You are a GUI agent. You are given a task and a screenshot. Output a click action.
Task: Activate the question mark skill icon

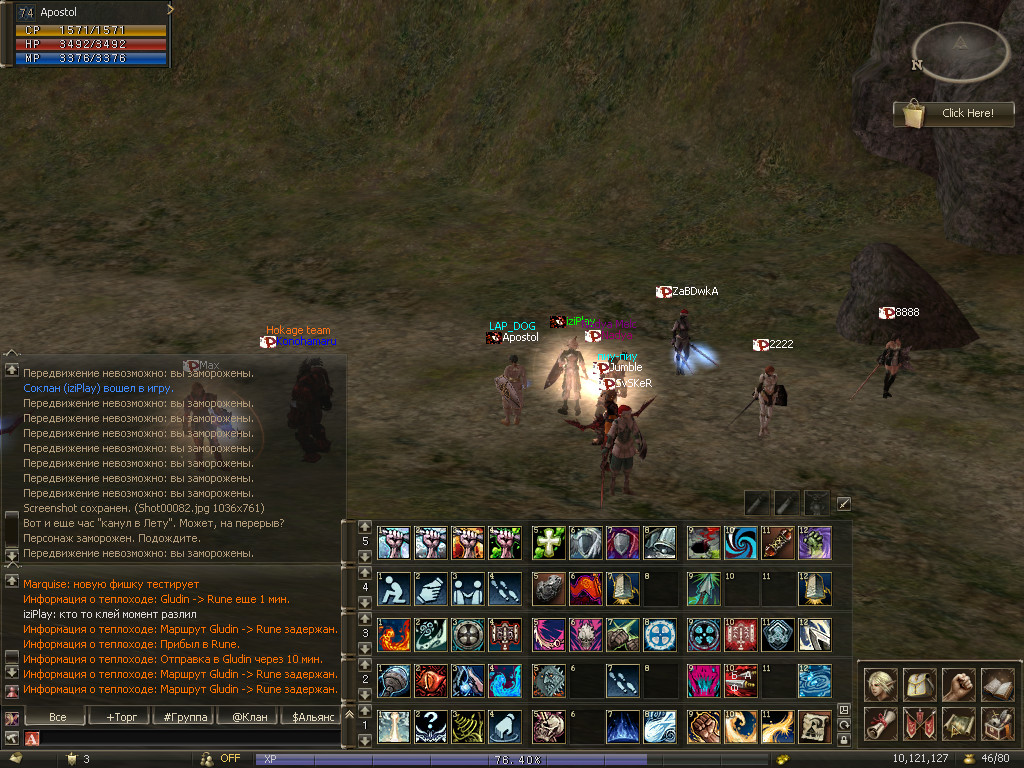(430, 726)
